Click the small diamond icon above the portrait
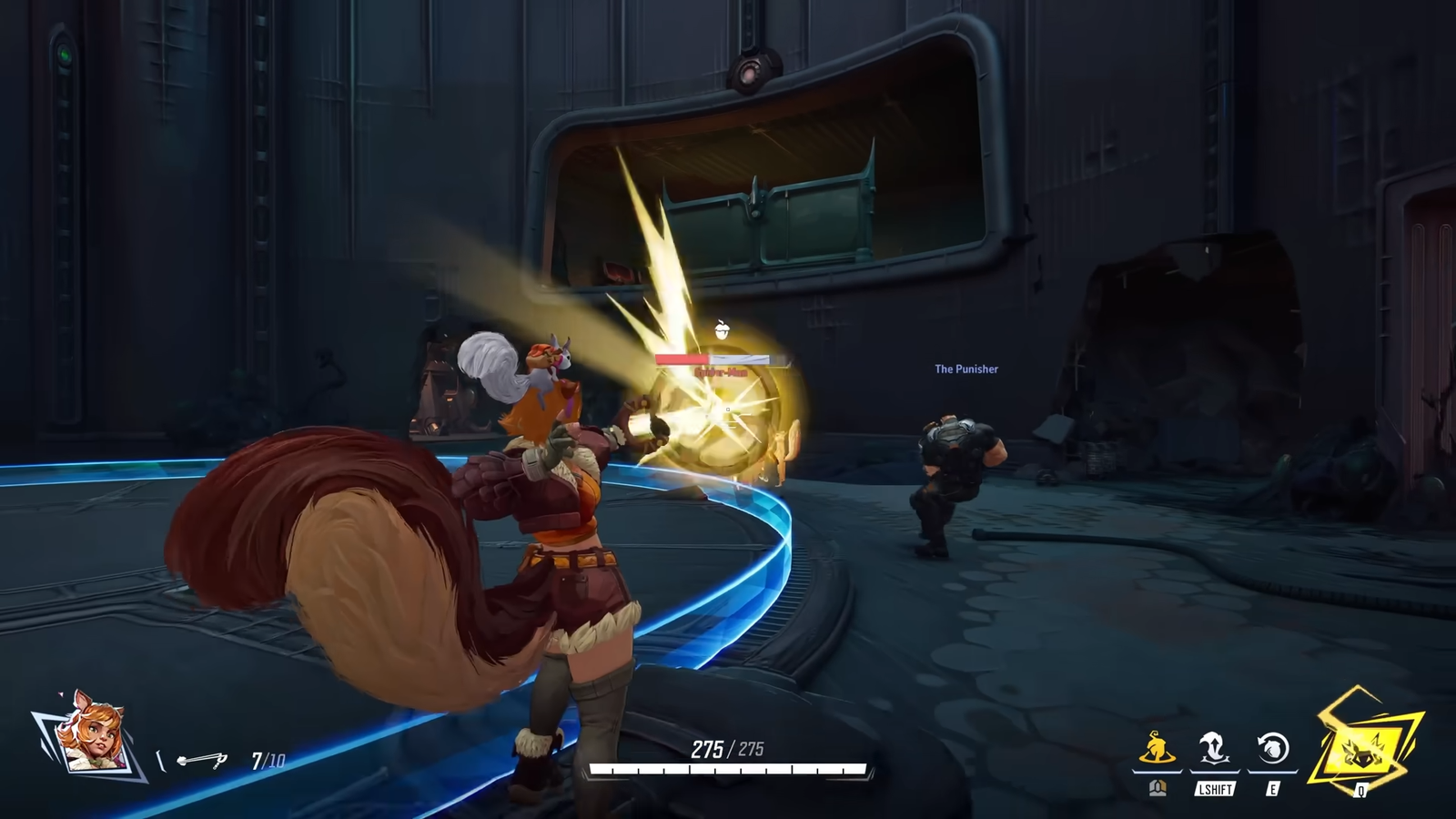The width and height of the screenshot is (1456, 819). (59, 694)
